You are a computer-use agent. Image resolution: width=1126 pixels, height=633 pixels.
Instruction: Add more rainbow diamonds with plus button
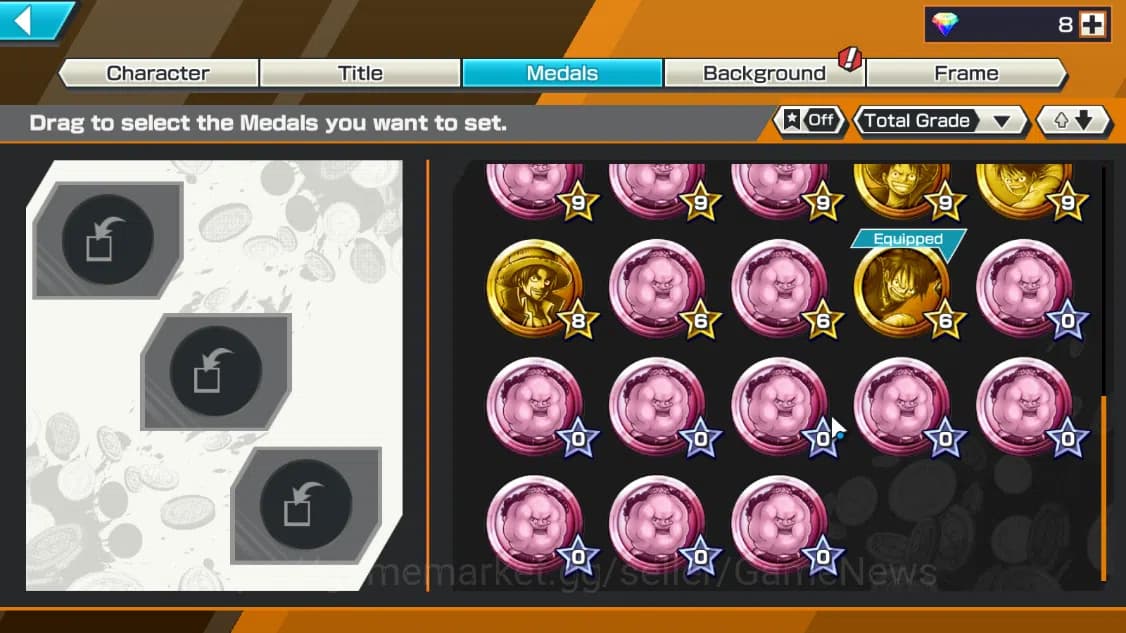1093,25
